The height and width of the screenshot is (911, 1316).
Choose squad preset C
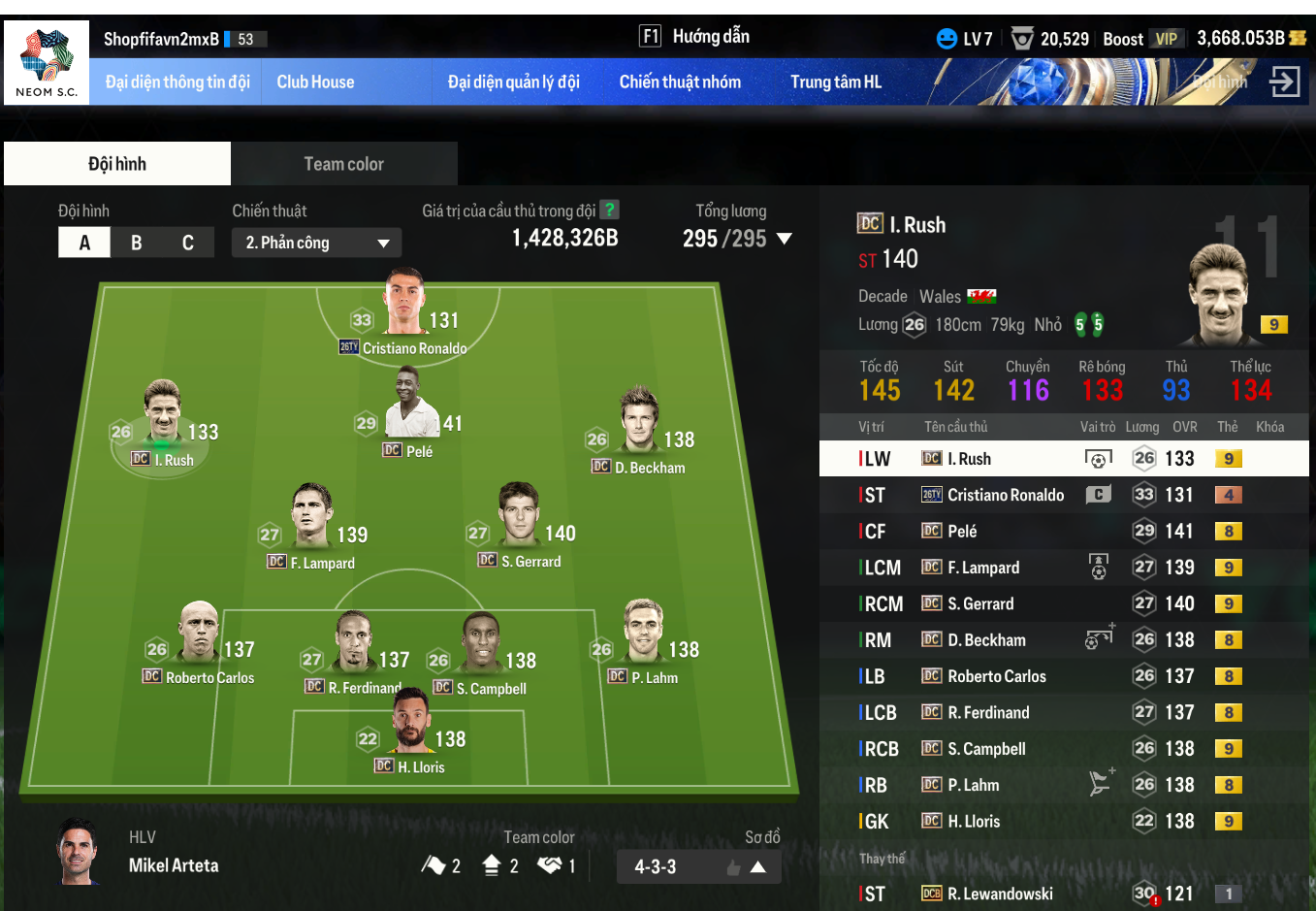(188, 243)
